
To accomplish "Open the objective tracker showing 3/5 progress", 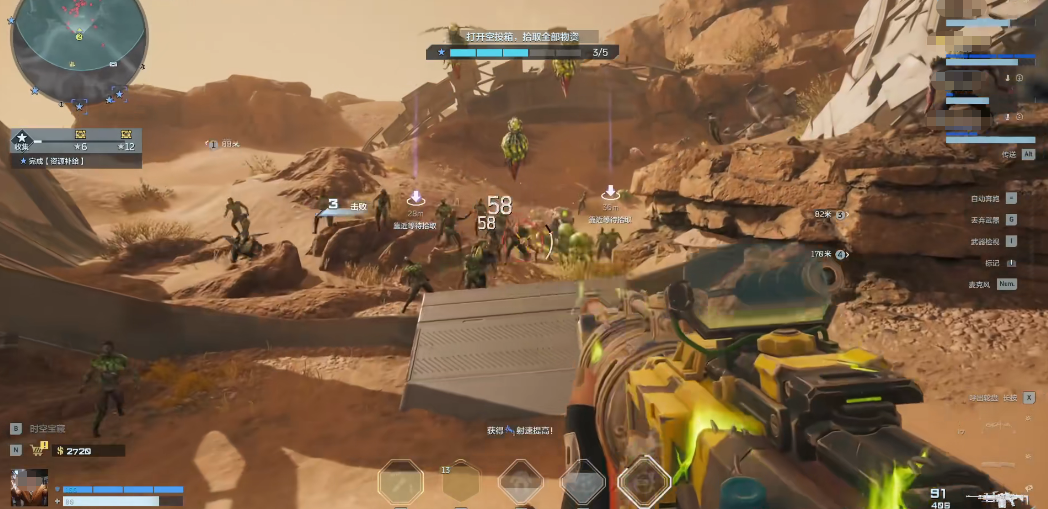I will coord(518,52).
